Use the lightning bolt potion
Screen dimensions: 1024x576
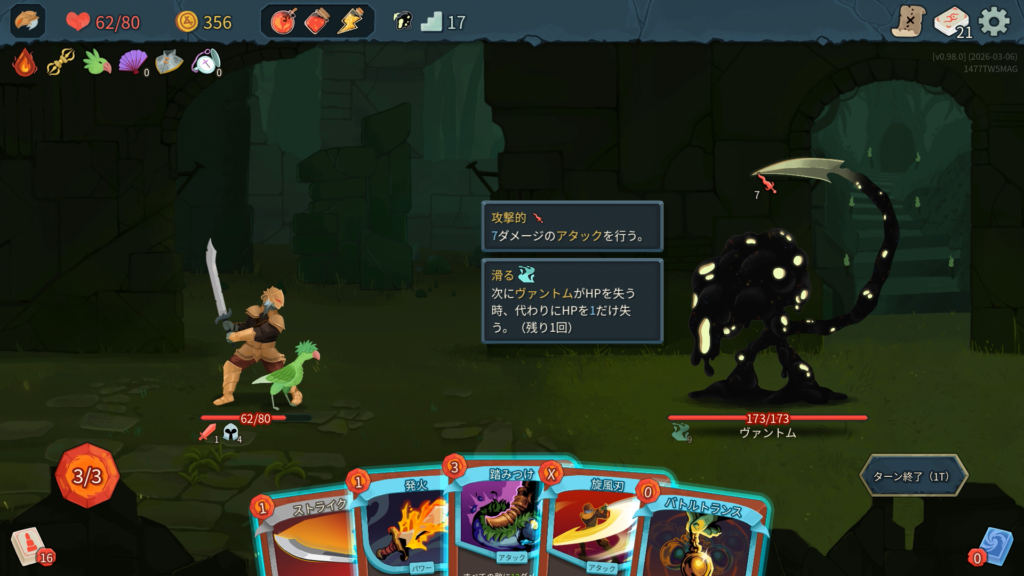[x=350, y=21]
